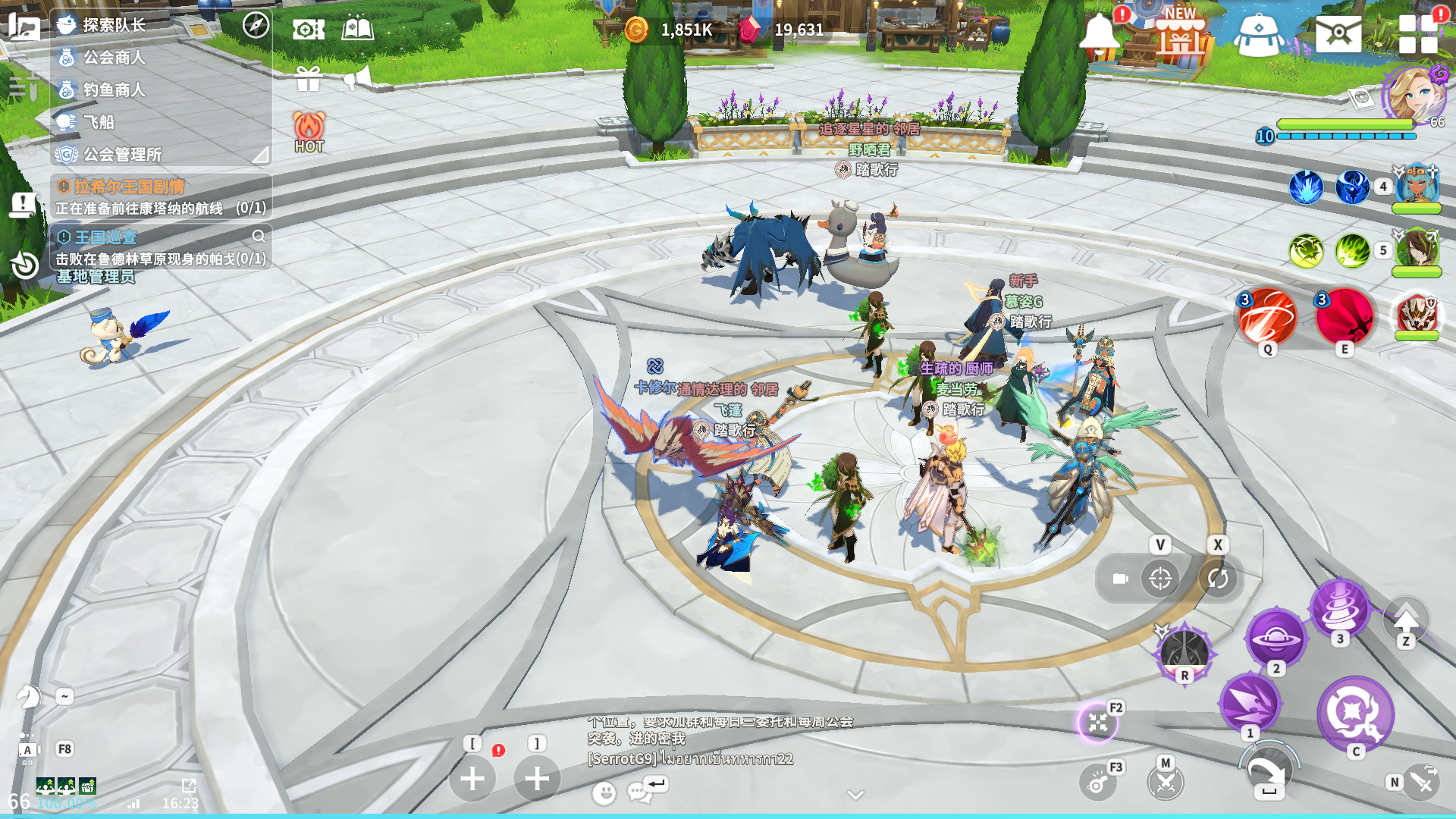This screenshot has width=1456, height=819.
Task: Open the open-book codex icon
Action: coord(358,29)
